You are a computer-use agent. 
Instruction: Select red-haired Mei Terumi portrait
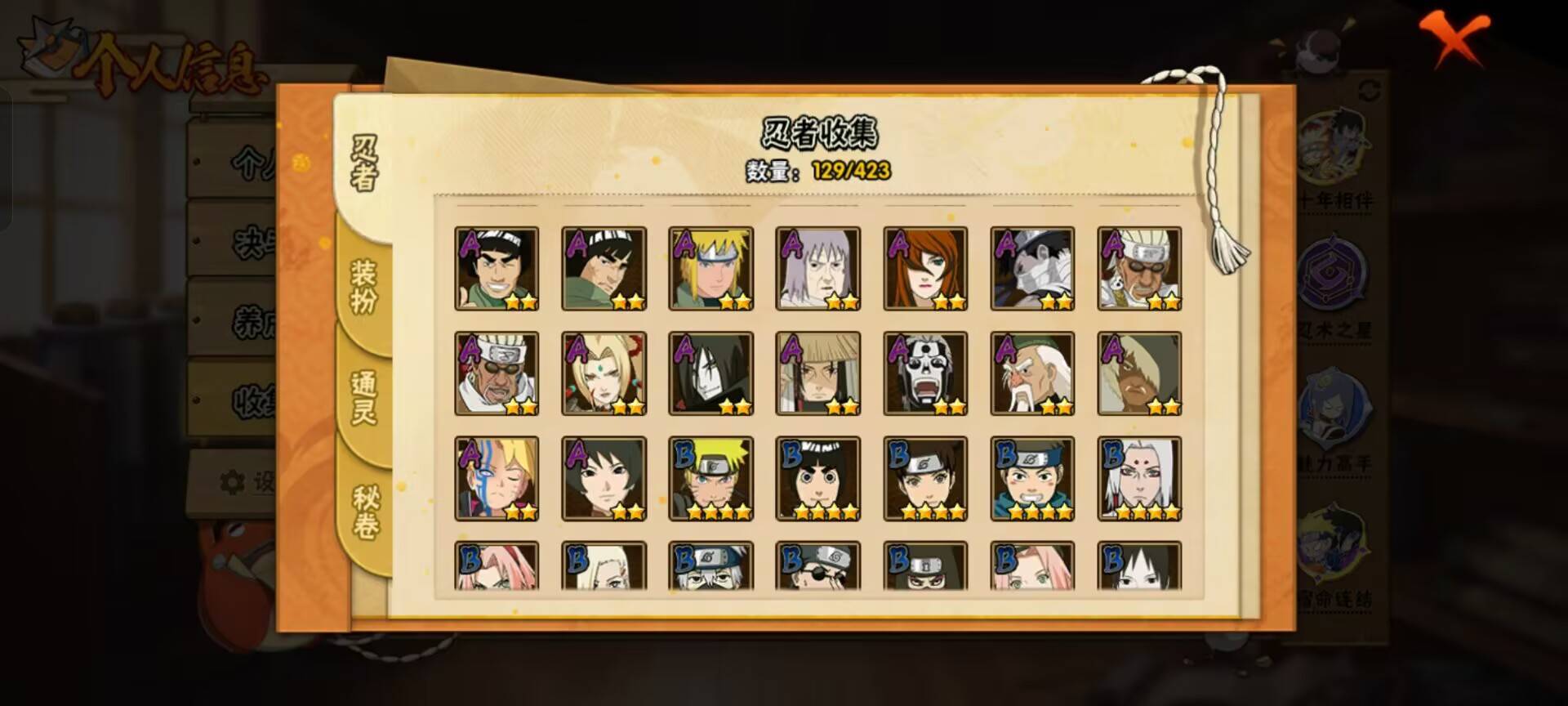point(925,268)
